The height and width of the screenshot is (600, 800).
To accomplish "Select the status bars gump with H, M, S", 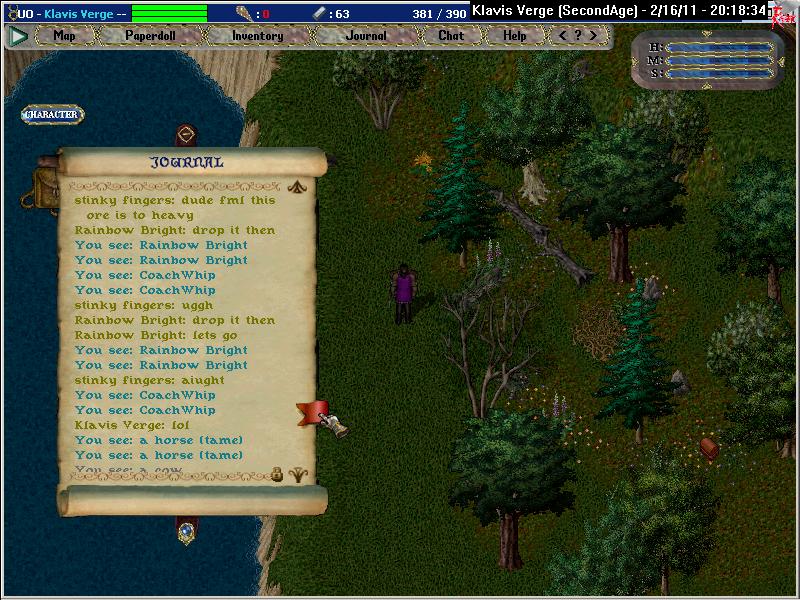I will [x=710, y=60].
